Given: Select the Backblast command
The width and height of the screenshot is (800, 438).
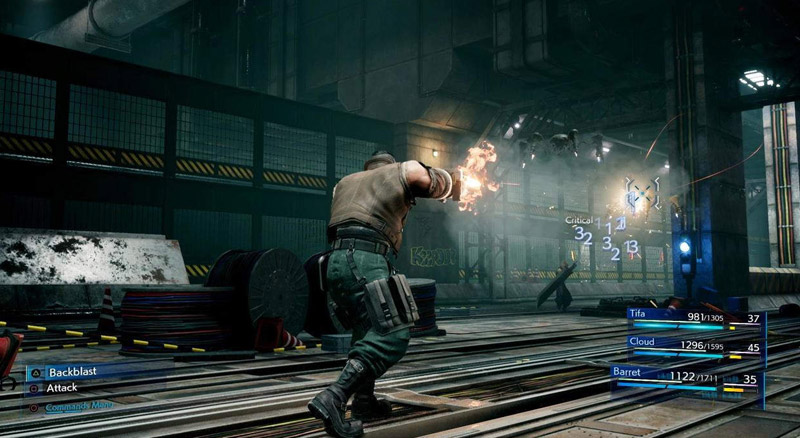Looking at the screenshot, I should click(x=73, y=371).
